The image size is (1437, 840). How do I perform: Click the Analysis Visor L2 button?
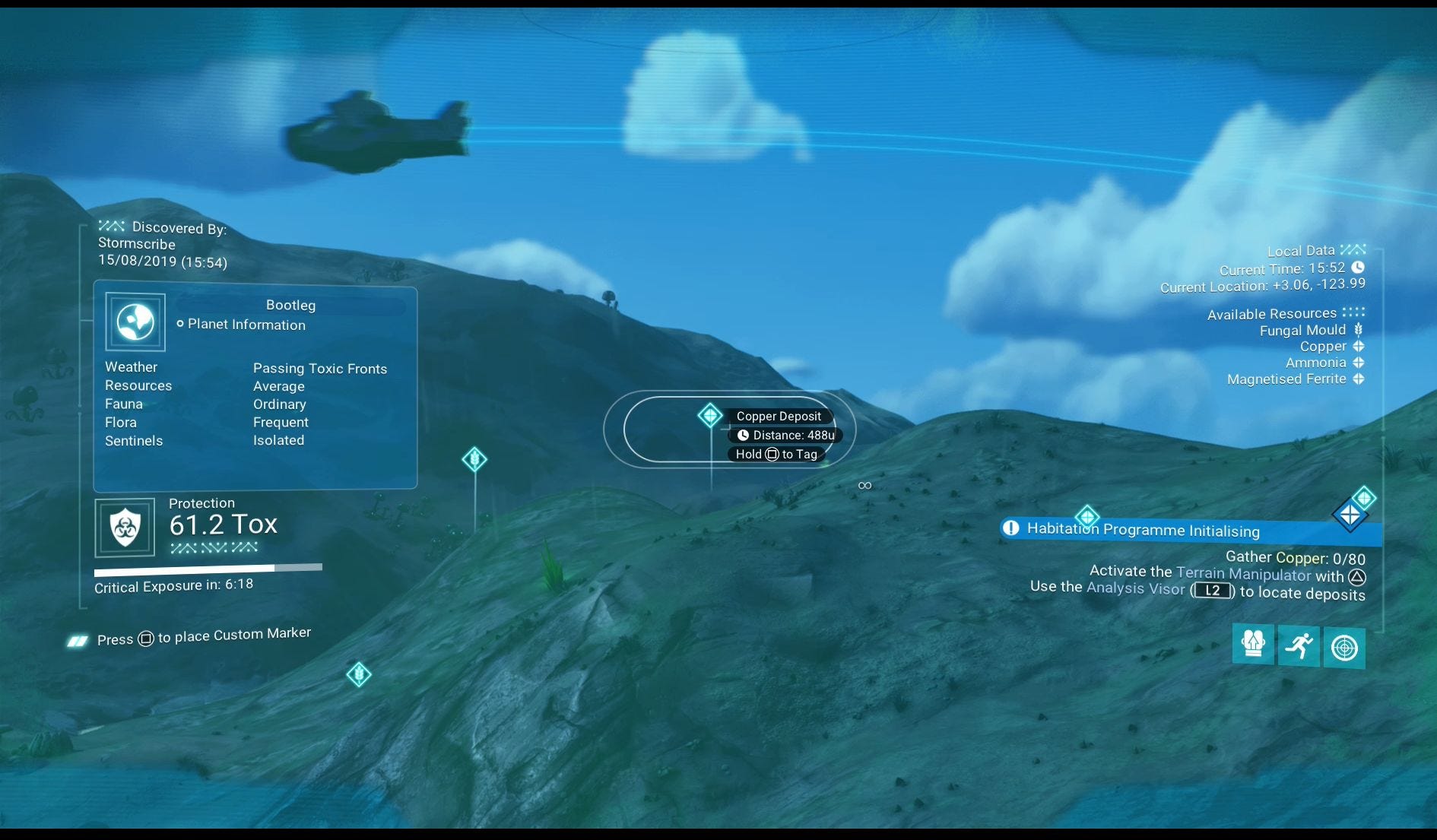pos(1212,591)
